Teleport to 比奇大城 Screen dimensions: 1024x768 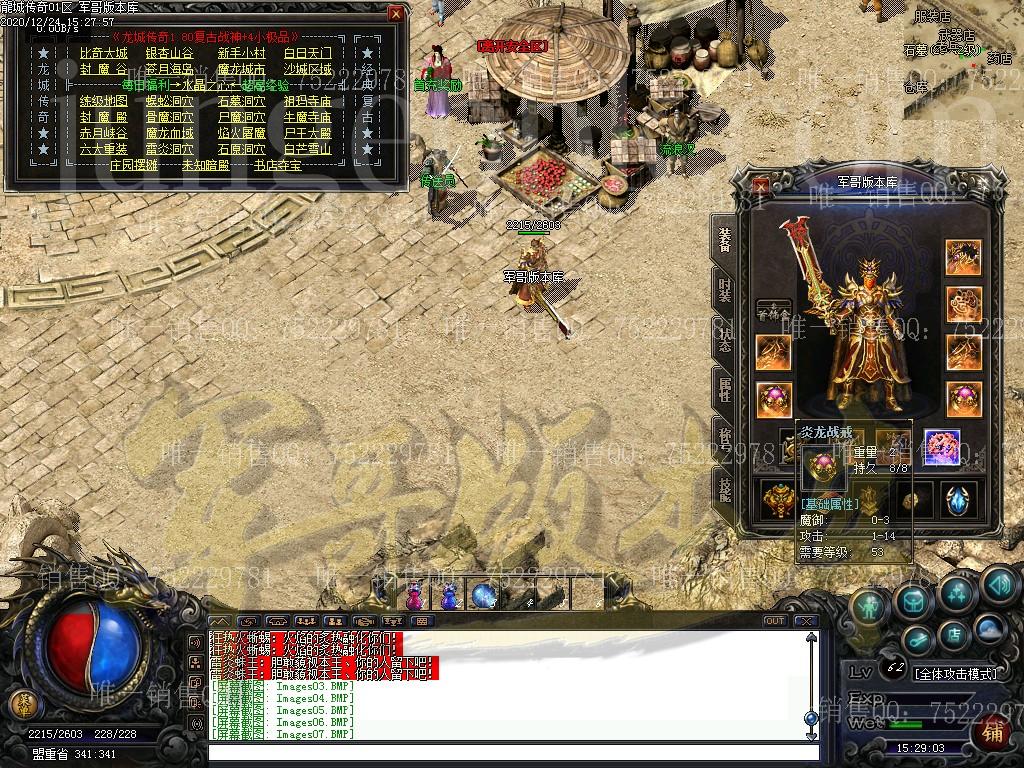[104, 53]
